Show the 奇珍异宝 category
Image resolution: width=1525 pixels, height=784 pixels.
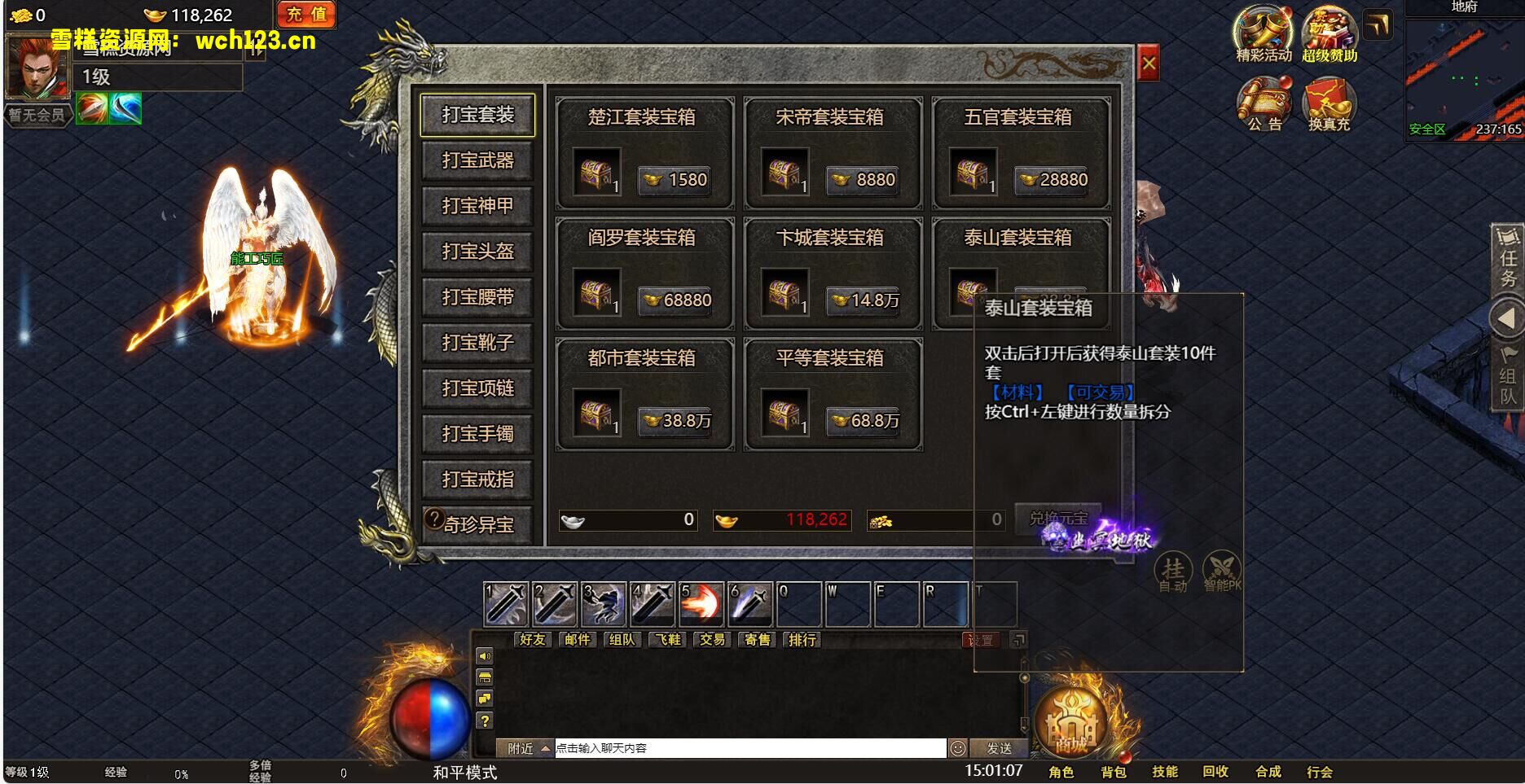tap(477, 524)
